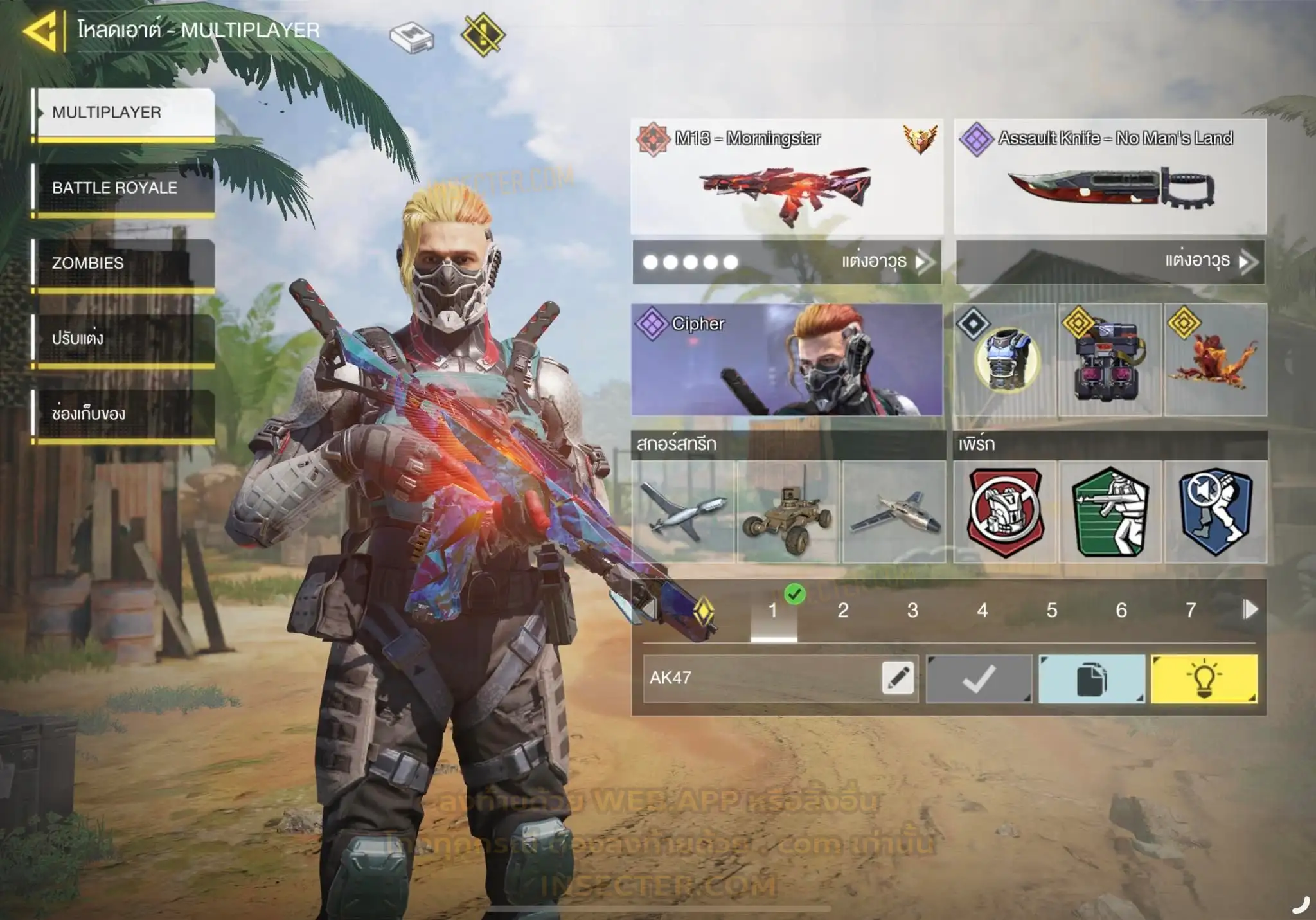Show more loadout slots with right arrow

1250,609
